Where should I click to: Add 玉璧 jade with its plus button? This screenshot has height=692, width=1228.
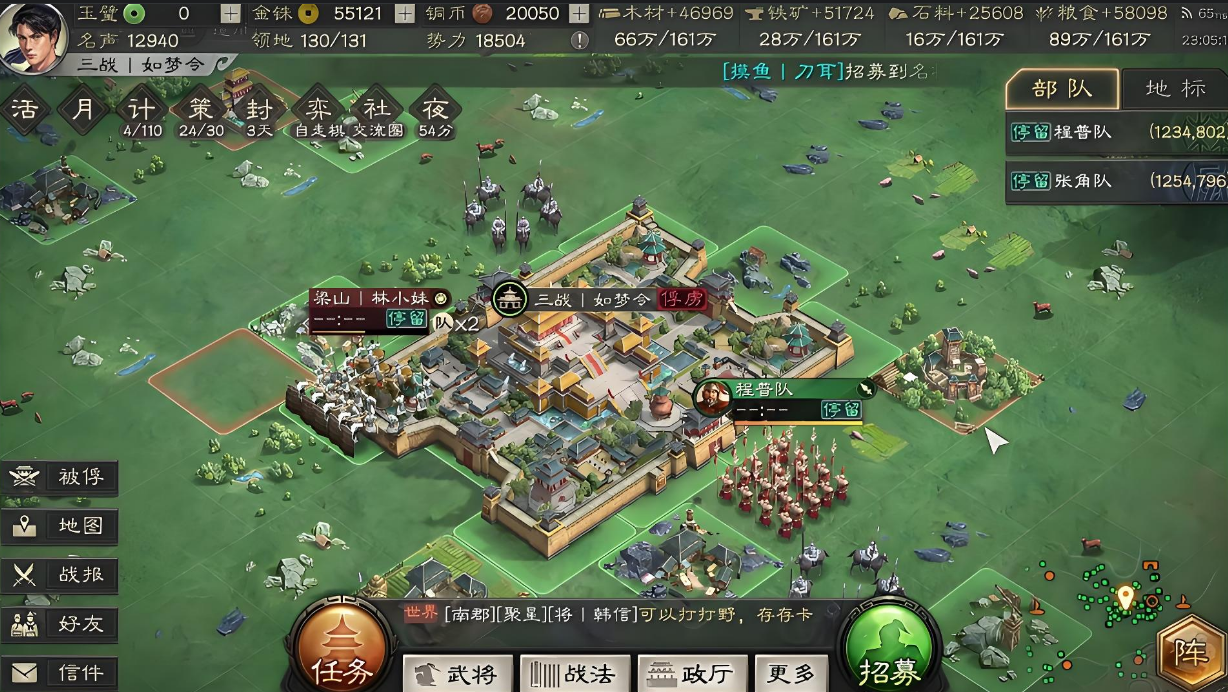click(x=231, y=14)
